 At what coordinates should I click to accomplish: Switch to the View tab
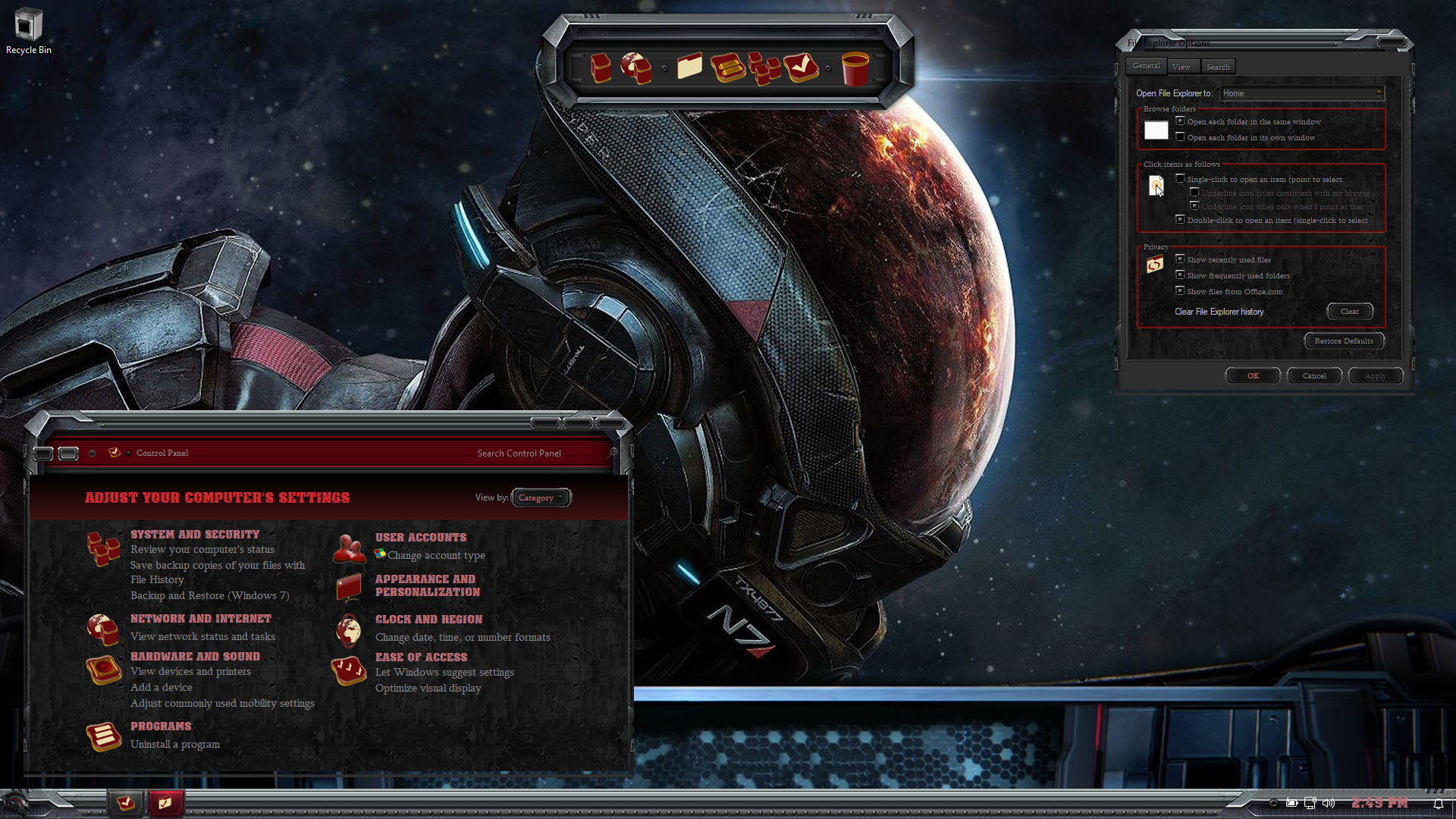(1181, 67)
